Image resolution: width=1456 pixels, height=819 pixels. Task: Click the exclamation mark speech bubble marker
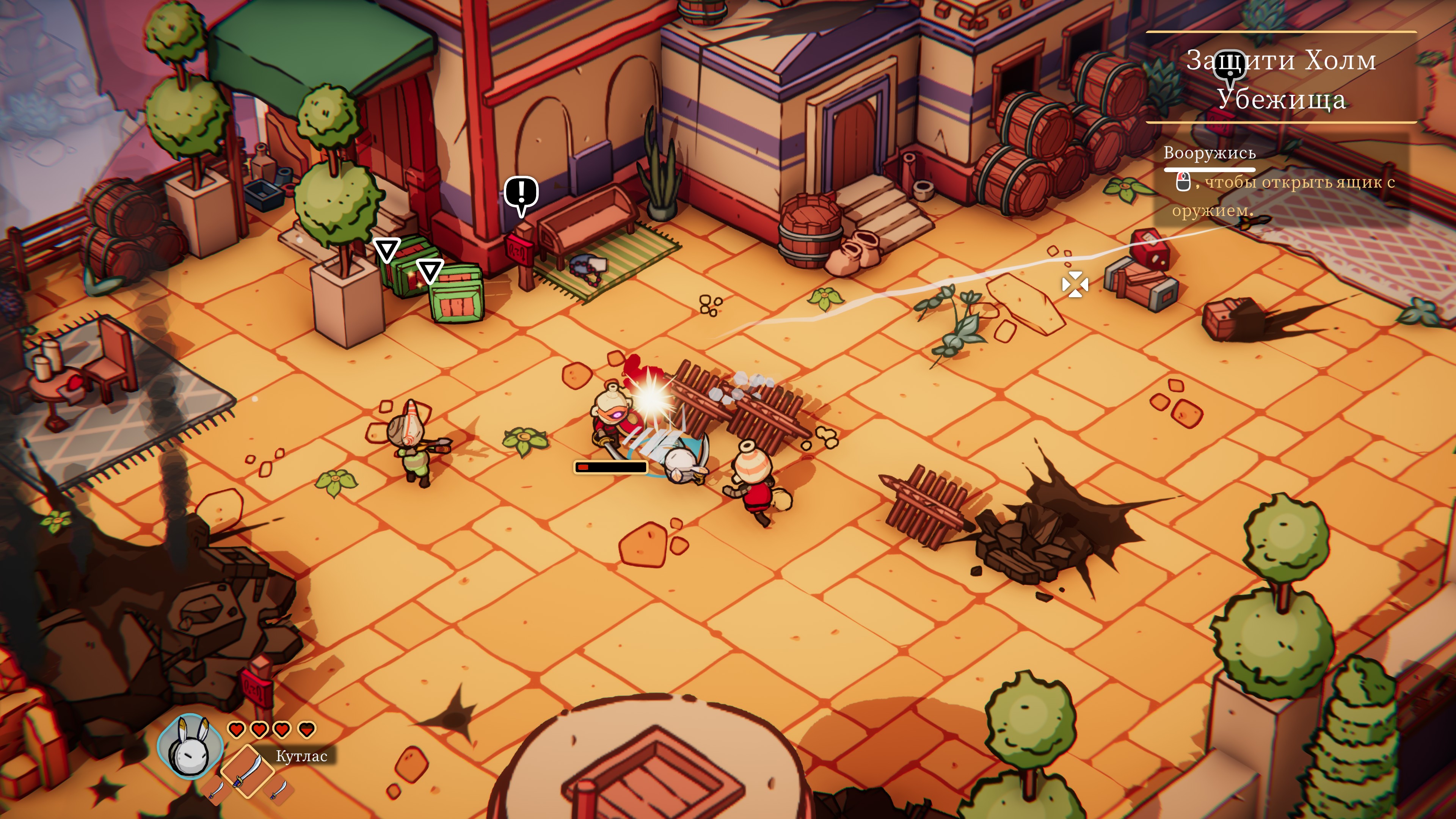click(x=521, y=193)
